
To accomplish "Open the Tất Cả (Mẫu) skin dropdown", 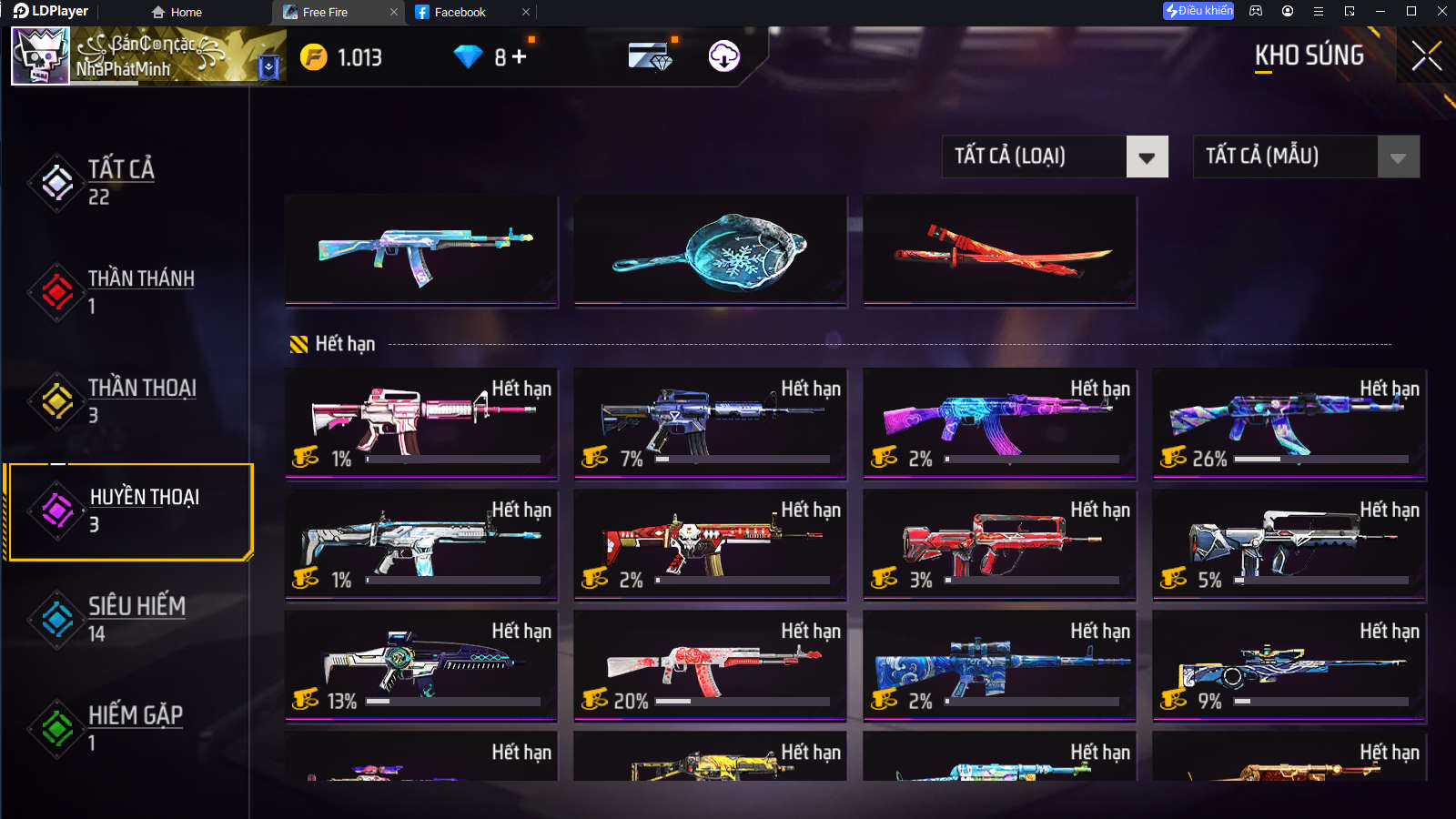I will 1398,157.
